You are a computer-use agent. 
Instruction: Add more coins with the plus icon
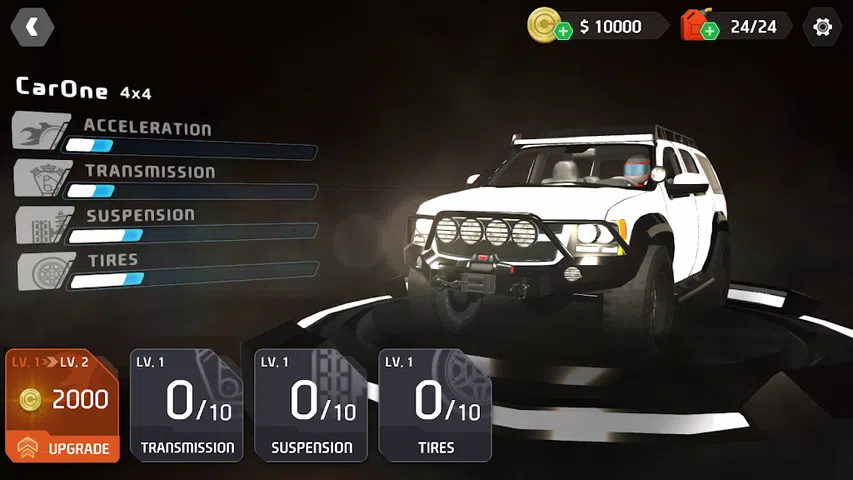tap(563, 31)
